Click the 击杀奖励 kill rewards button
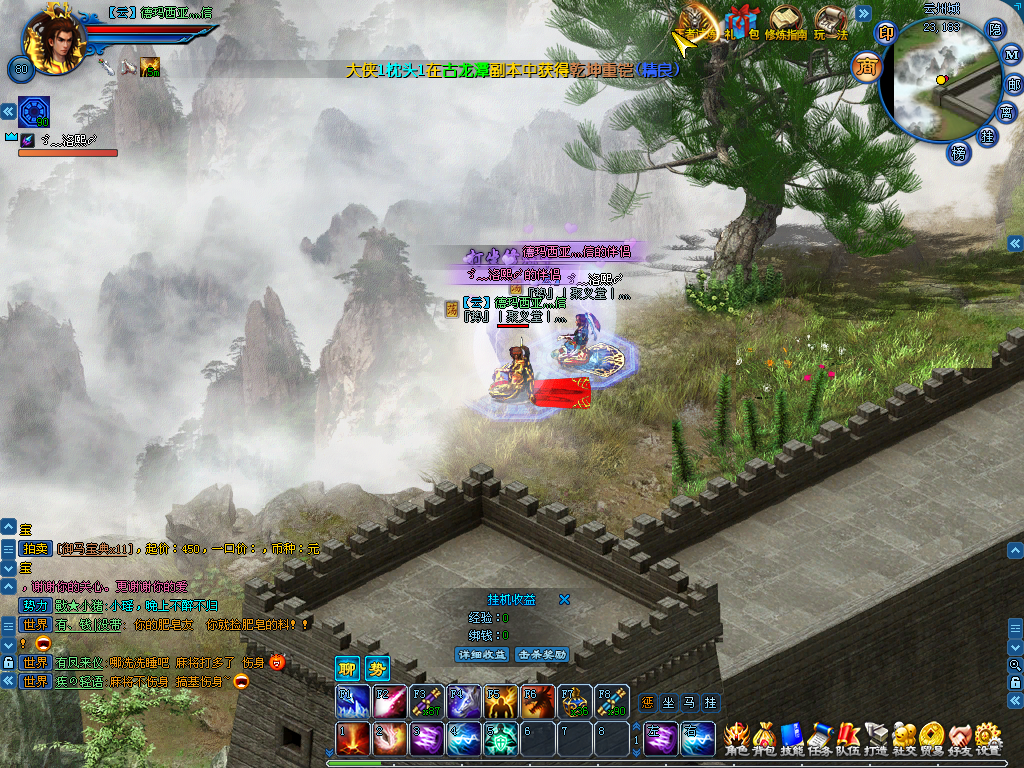Image resolution: width=1024 pixels, height=768 pixels. click(x=541, y=654)
